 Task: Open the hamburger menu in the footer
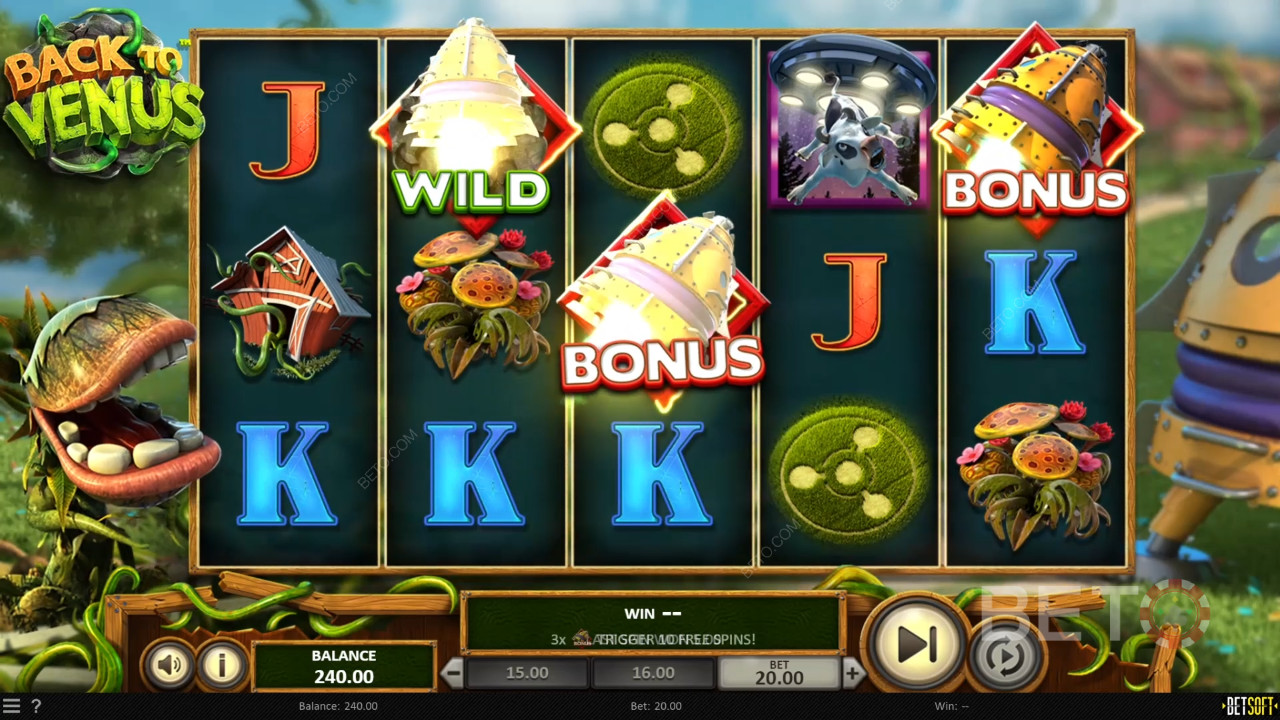11,706
